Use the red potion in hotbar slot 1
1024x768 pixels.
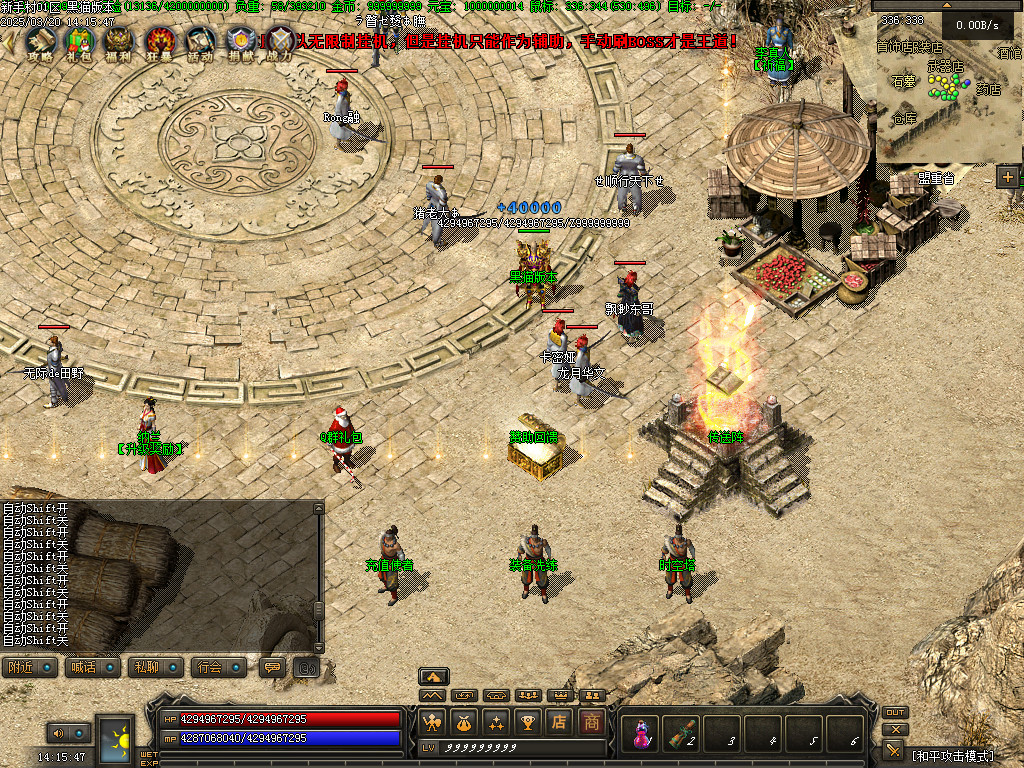click(640, 733)
